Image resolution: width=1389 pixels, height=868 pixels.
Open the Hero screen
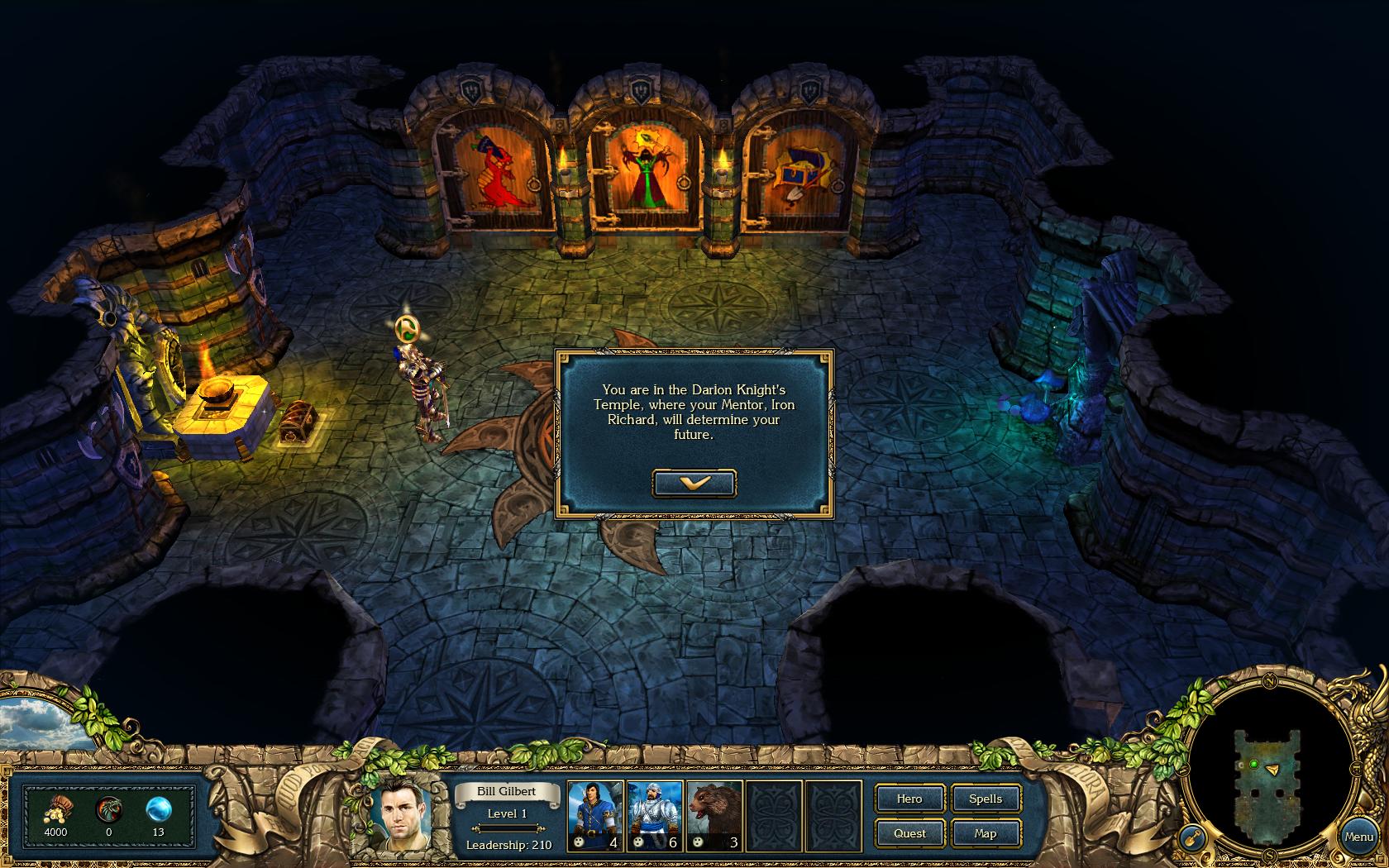909,799
